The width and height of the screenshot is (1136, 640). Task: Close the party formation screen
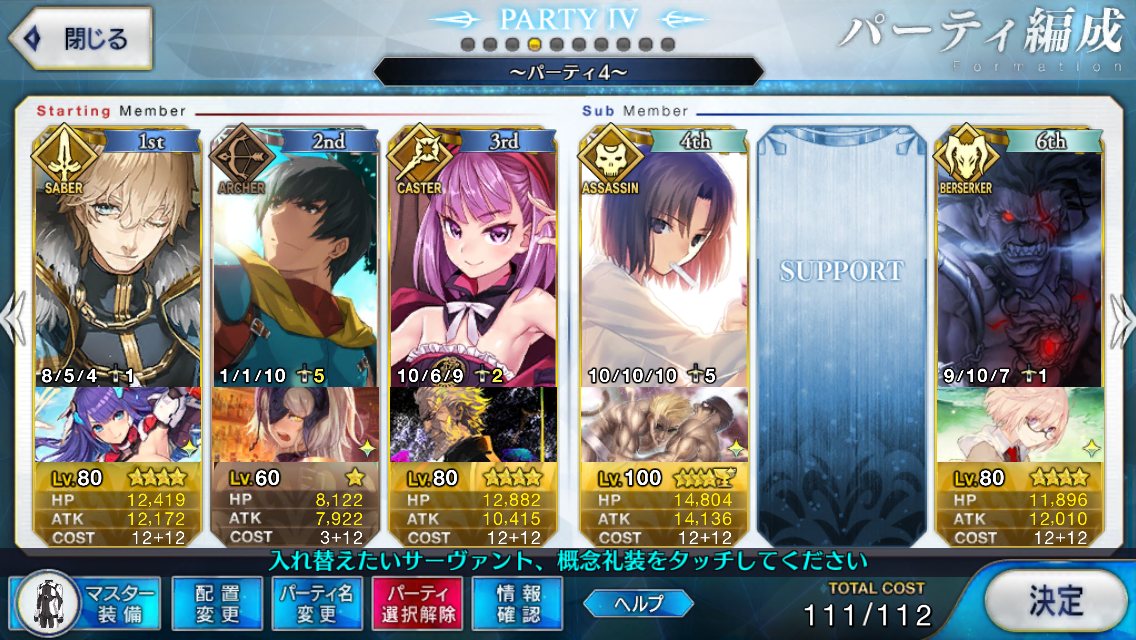(x=80, y=40)
